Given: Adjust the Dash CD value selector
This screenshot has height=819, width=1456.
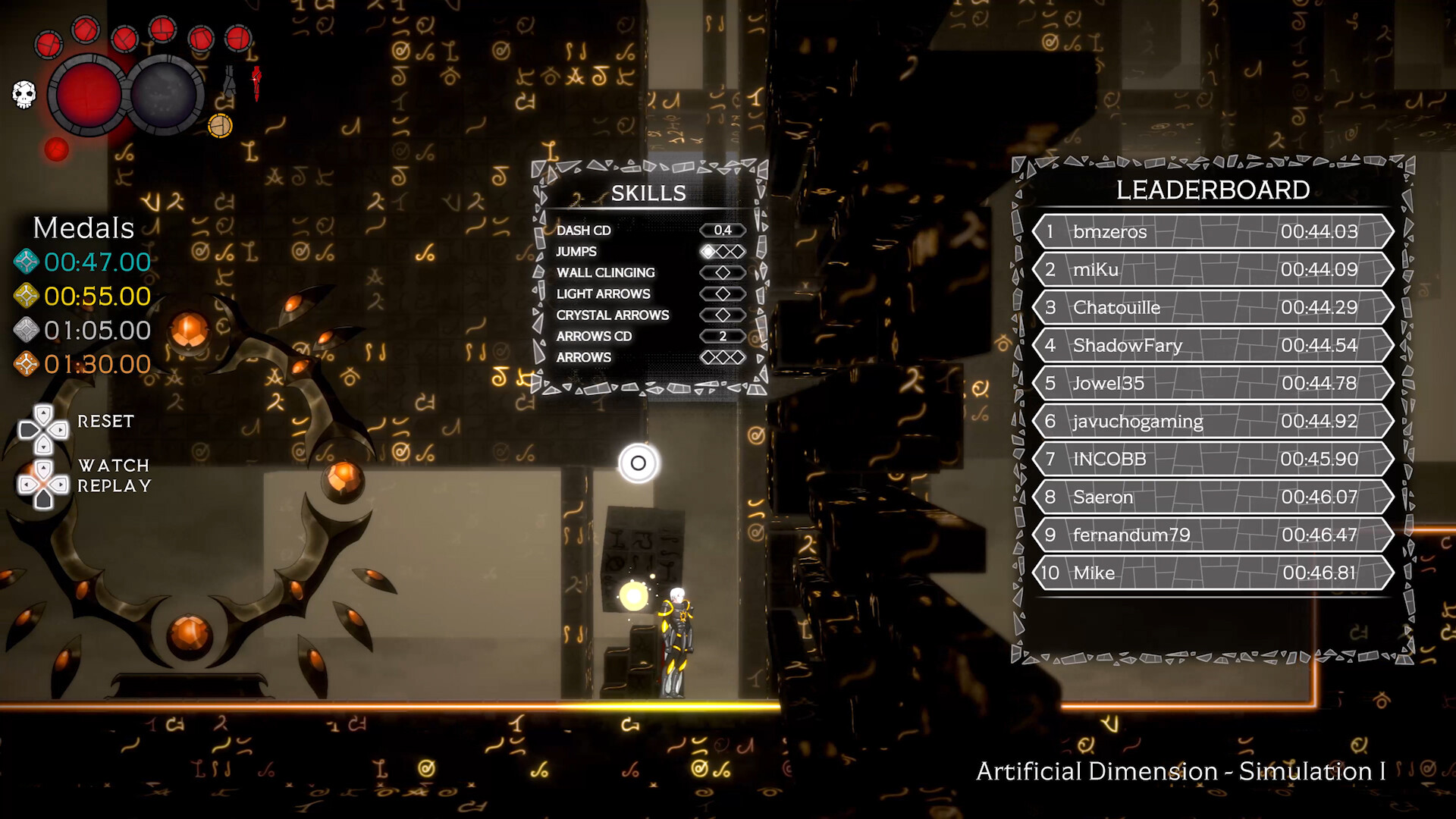Looking at the screenshot, I should (723, 231).
